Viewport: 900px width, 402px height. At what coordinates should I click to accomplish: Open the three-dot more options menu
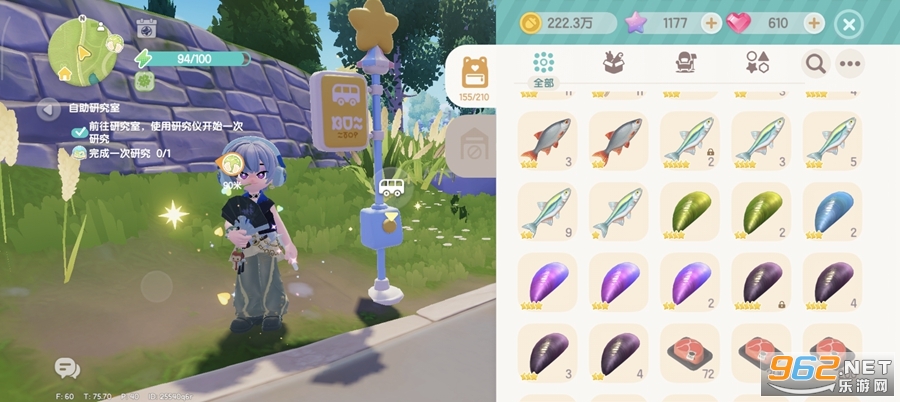850,64
